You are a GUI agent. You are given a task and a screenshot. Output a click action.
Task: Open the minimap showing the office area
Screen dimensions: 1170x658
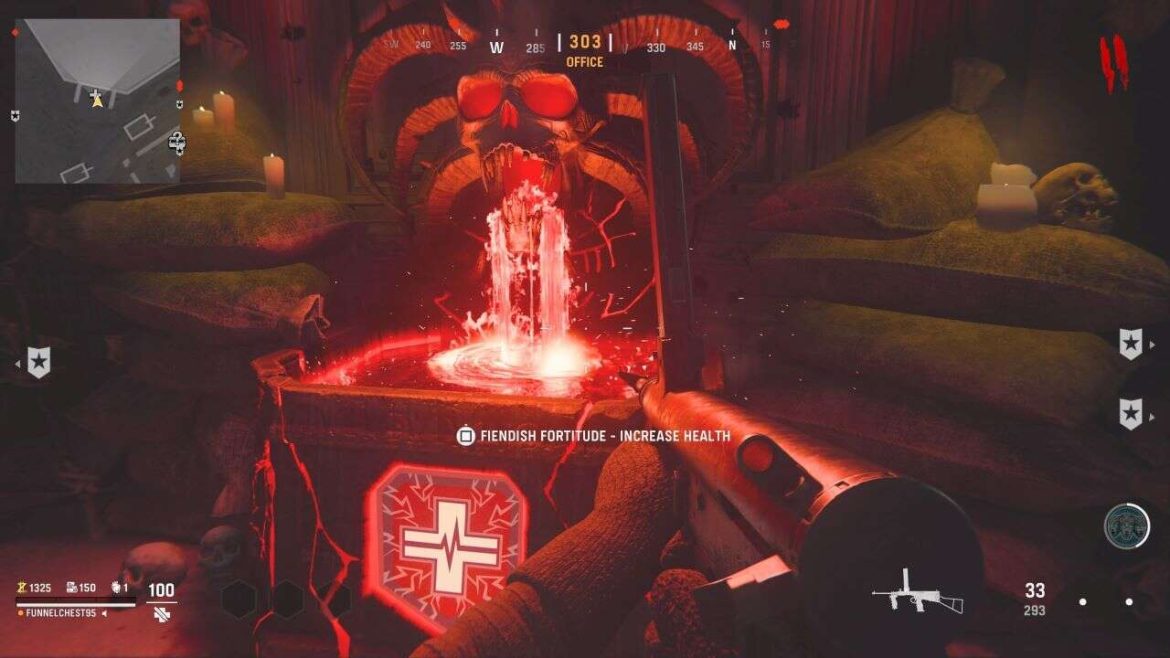pyautogui.click(x=96, y=100)
